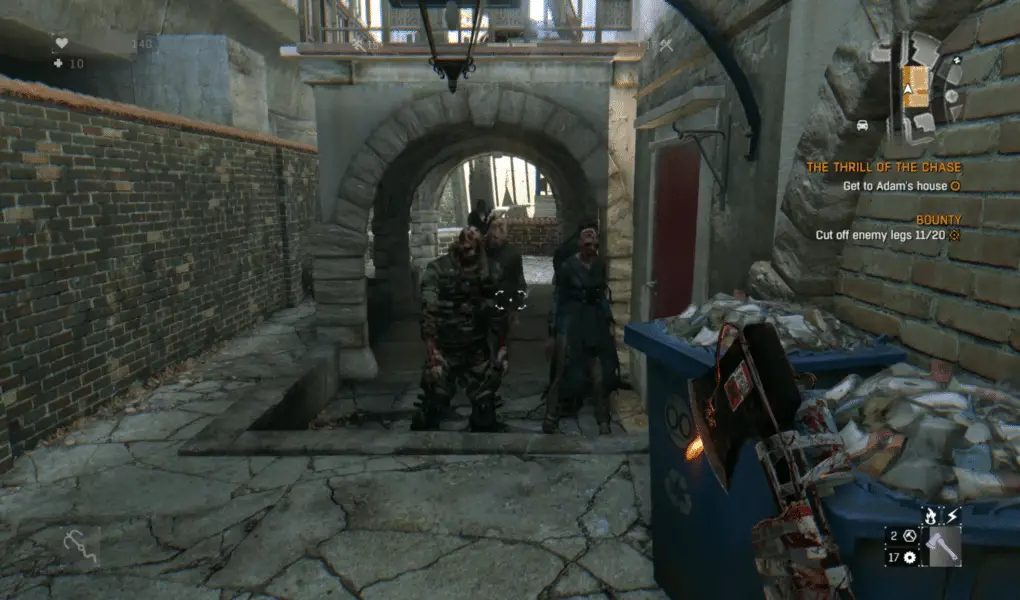The height and width of the screenshot is (600, 1020).
Task: Click the lightning weapon upgrade icon
Action: point(951,516)
